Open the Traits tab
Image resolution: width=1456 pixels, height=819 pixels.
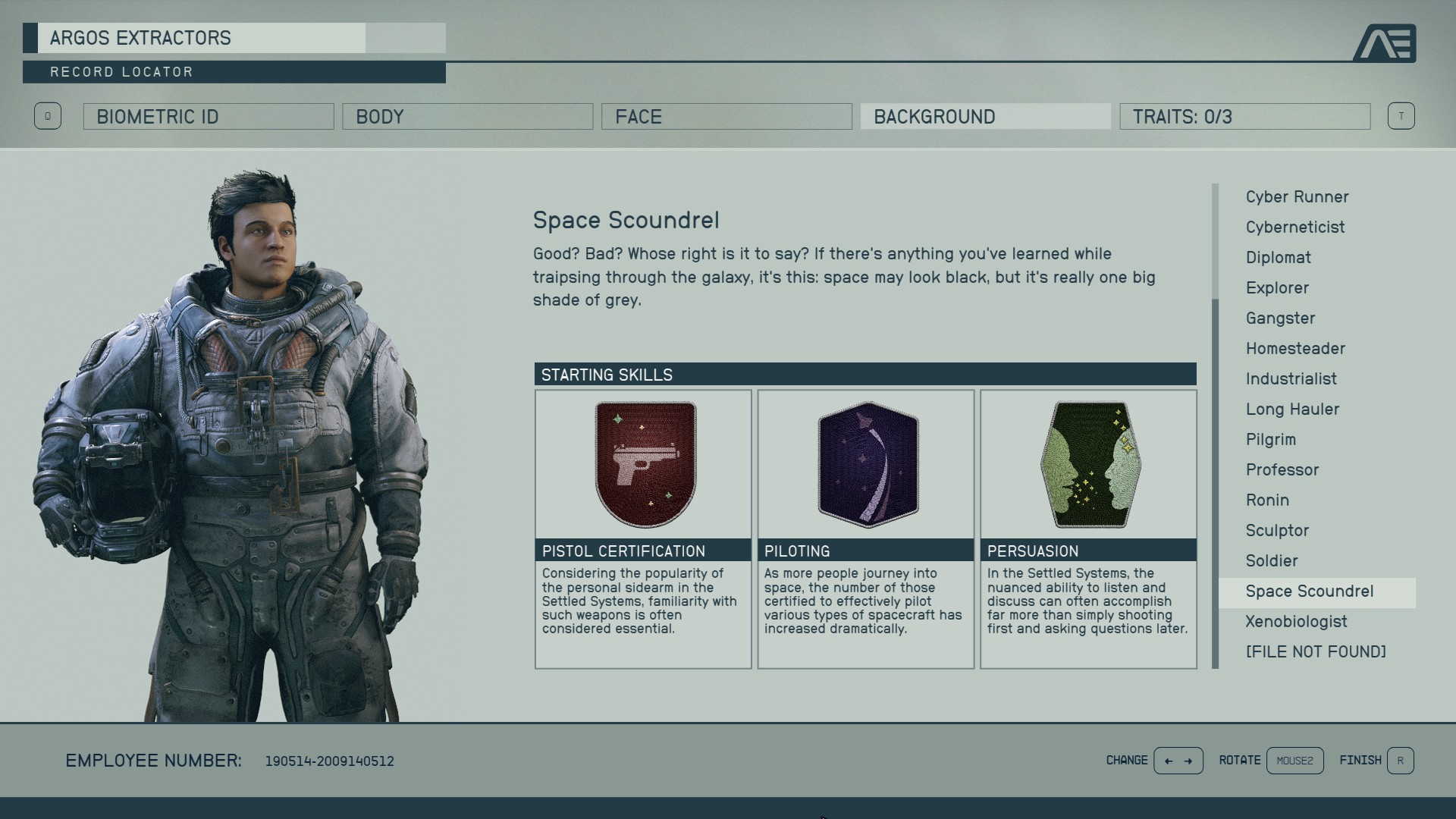(x=1244, y=116)
